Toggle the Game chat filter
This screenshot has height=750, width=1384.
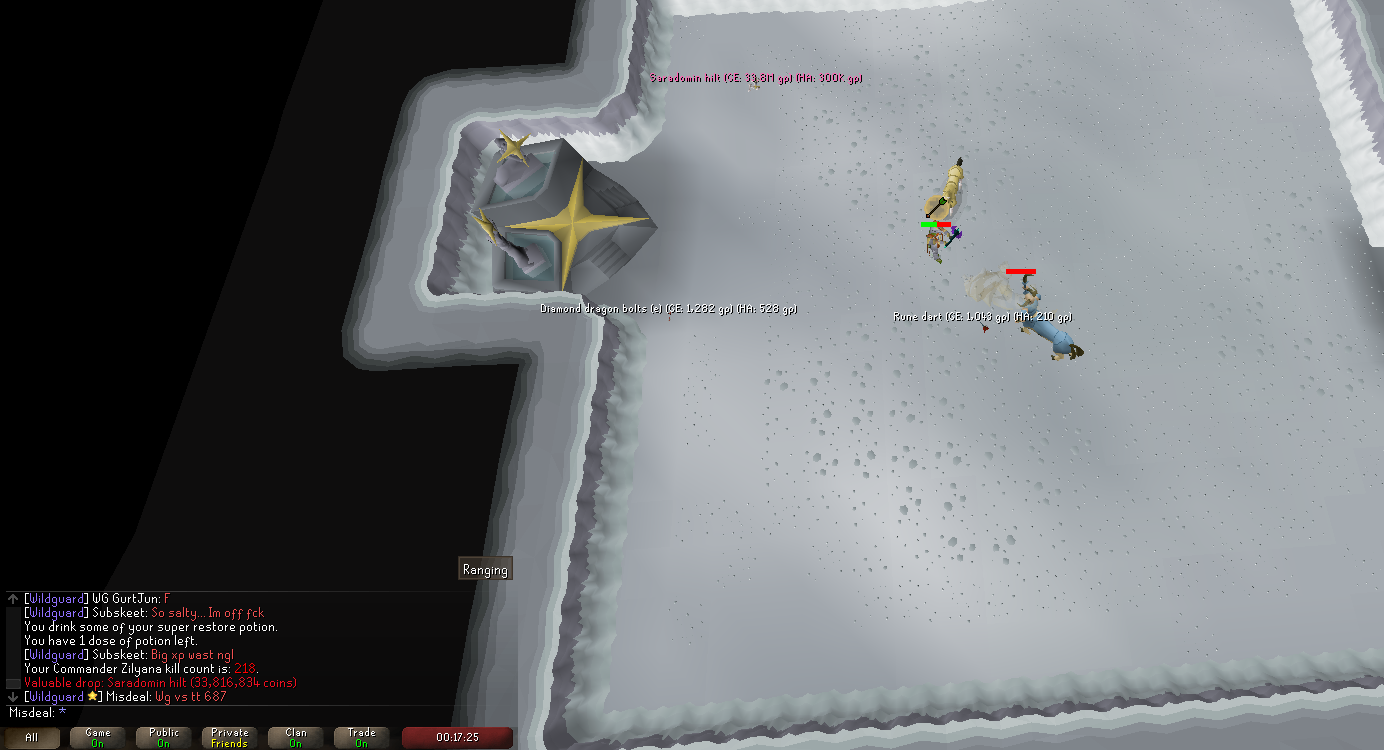pyautogui.click(x=98, y=738)
